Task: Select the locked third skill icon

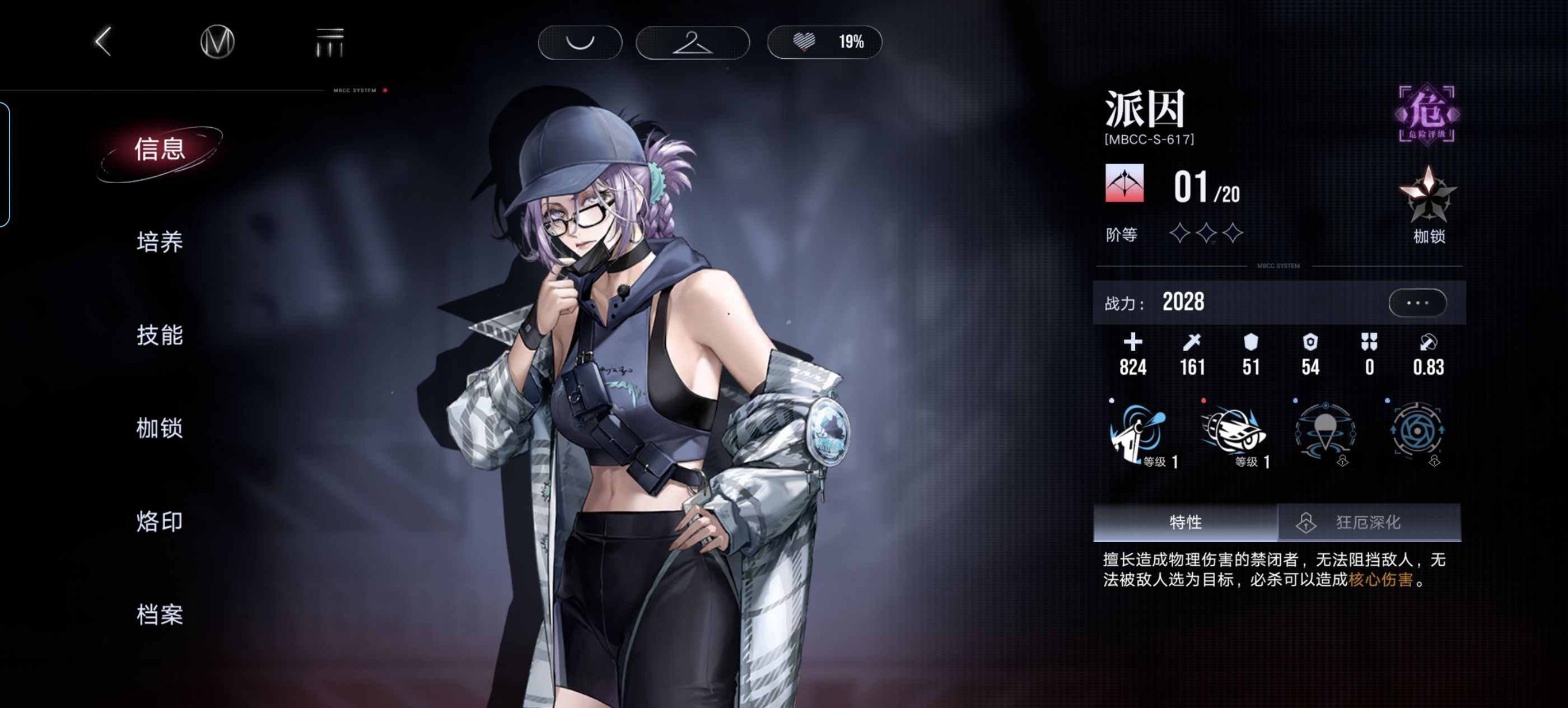Action: (1325, 432)
